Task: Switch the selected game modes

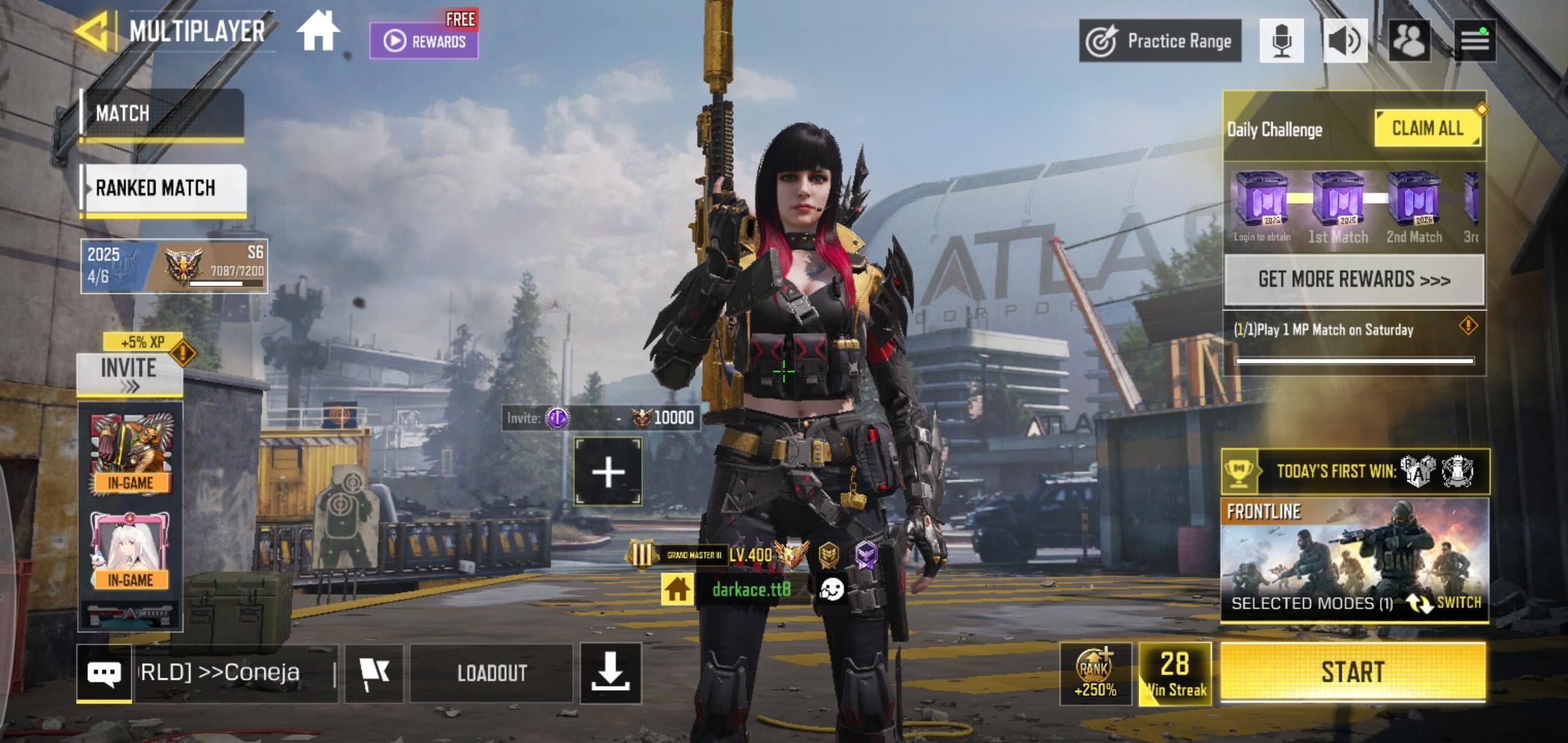Action: coord(1444,603)
